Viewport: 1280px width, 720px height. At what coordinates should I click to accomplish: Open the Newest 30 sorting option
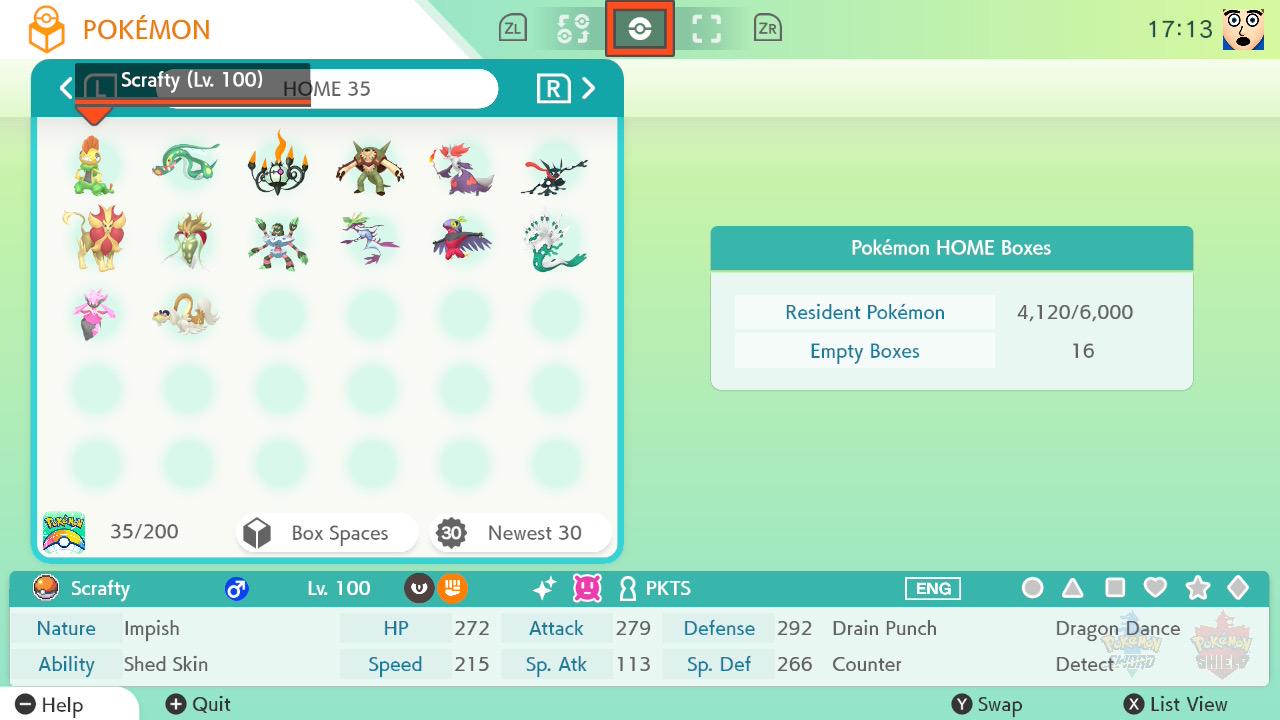pos(520,533)
